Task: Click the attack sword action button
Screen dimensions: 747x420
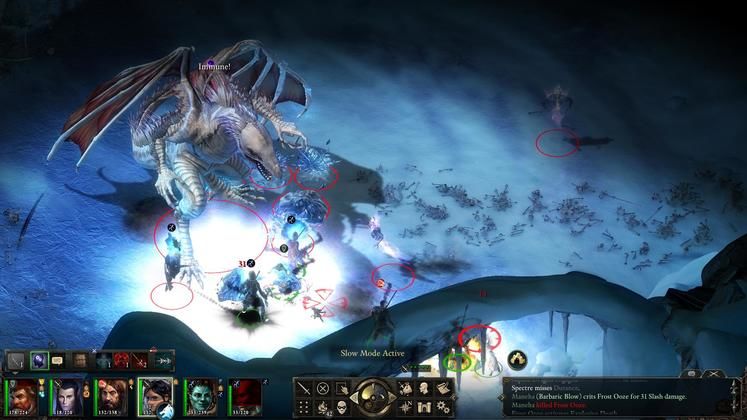Action: 304,388
